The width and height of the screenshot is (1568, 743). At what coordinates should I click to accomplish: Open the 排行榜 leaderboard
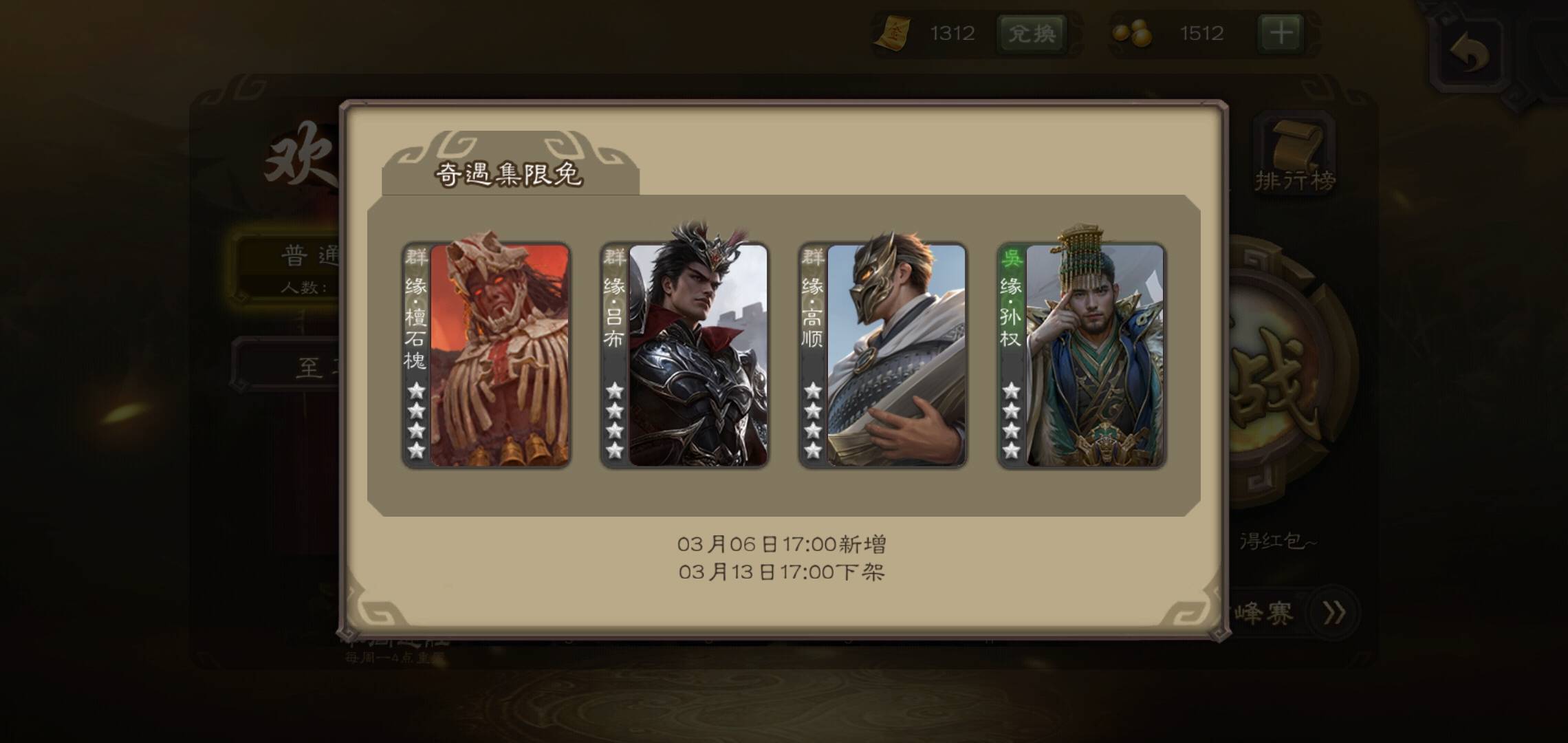1295,157
